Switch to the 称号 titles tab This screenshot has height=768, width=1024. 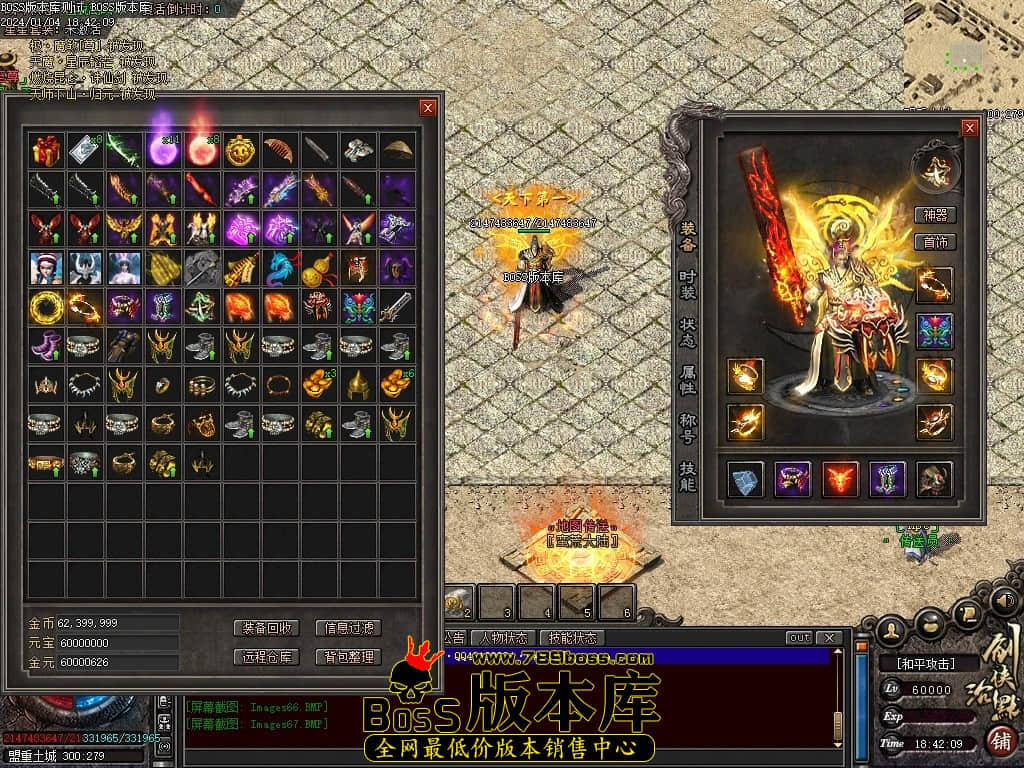pos(688,428)
